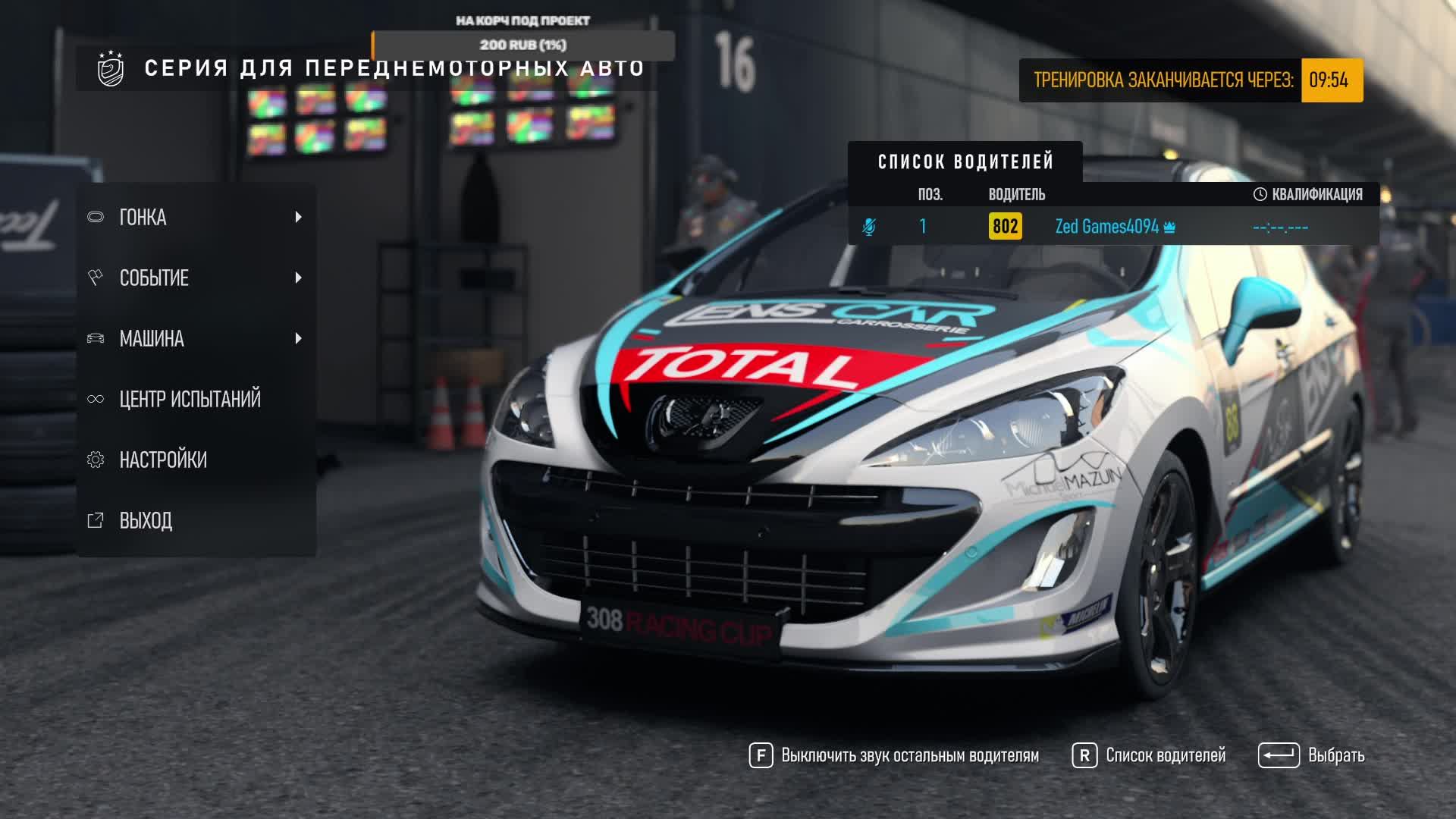The image size is (1456, 819).
Task: Select the СОБЫТИЕ menu entry
Action: click(x=196, y=278)
